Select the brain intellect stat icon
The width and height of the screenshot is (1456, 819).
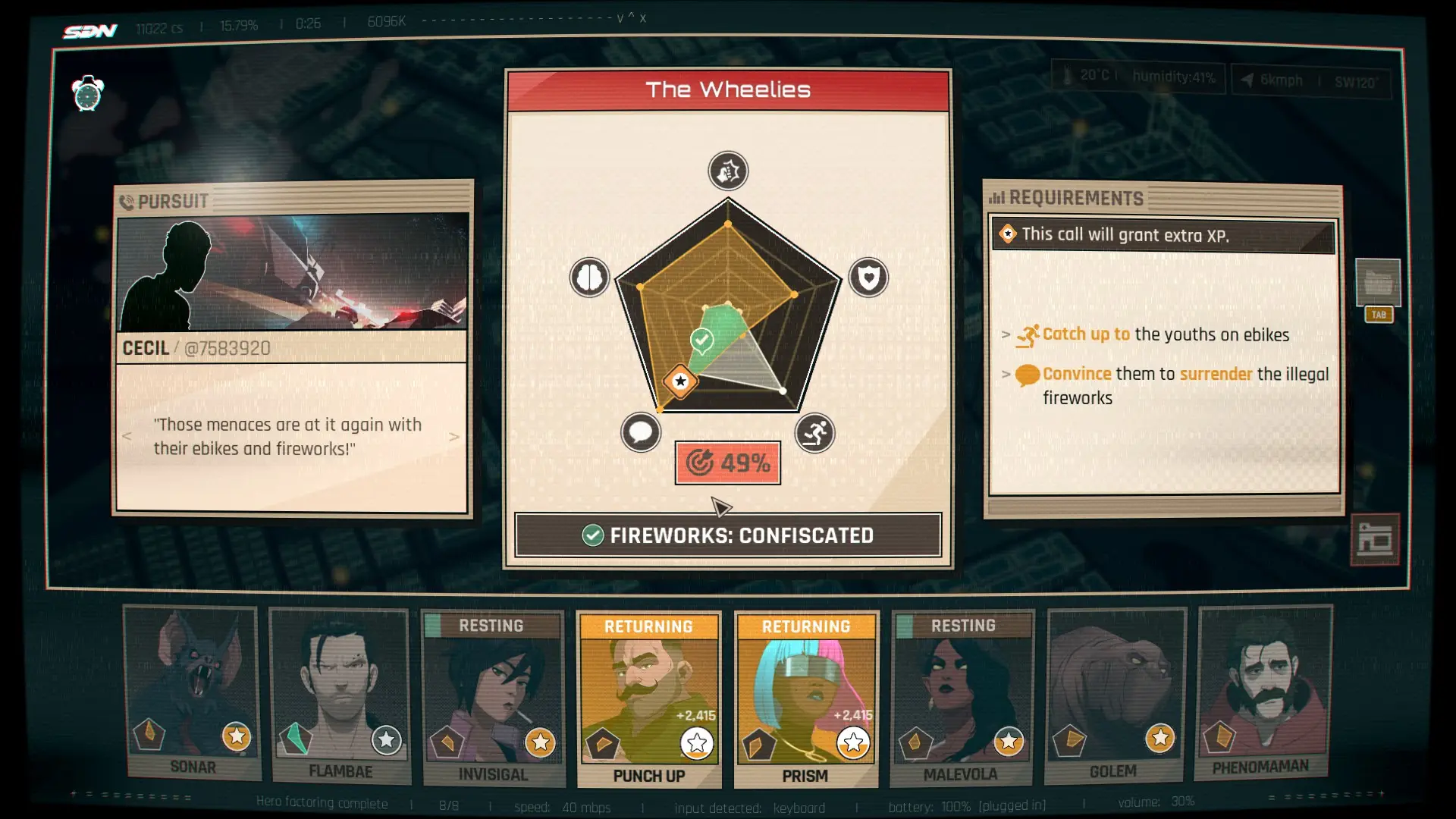coord(589,278)
